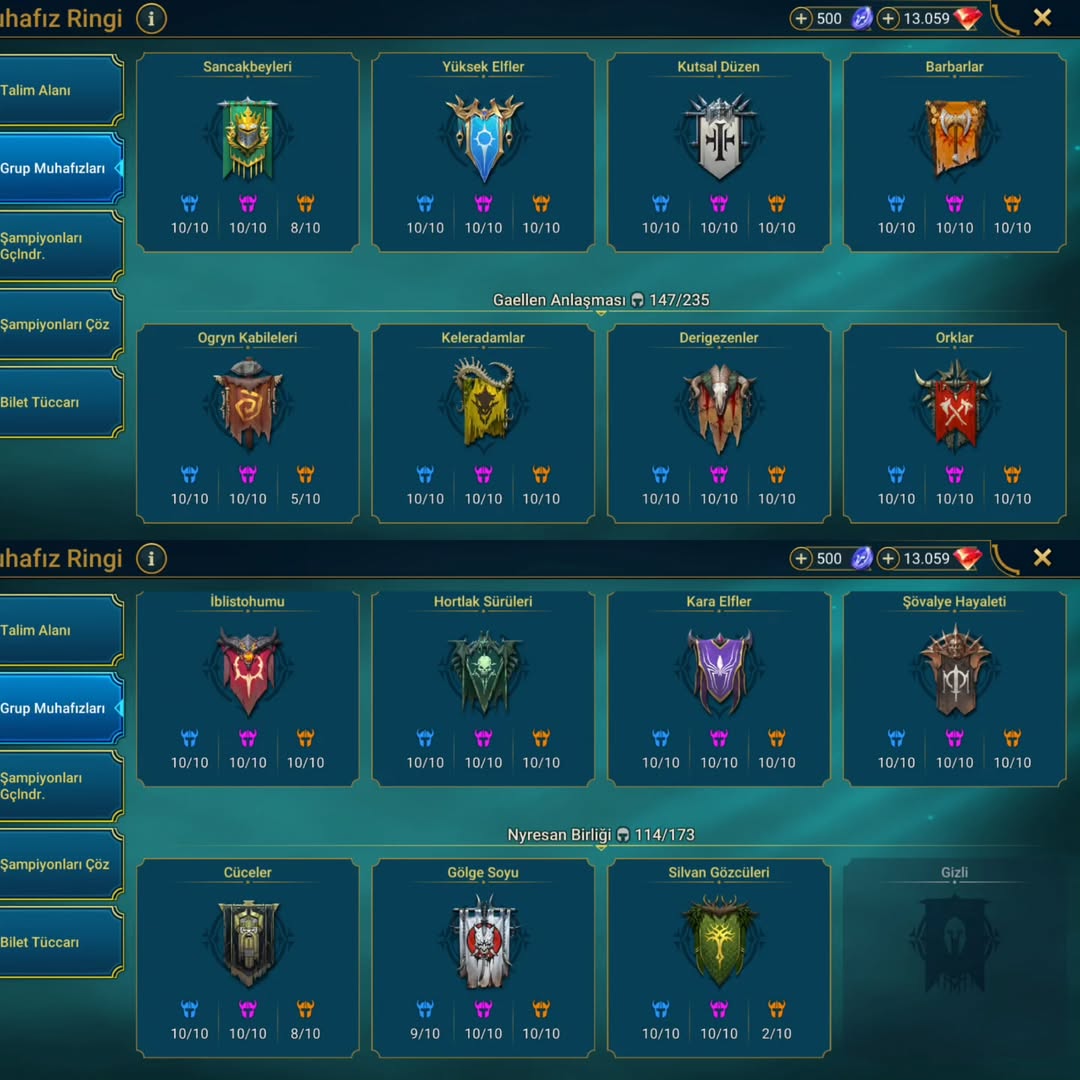The image size is (1080, 1080).
Task: Select the İblistohumu faction card
Action: click(247, 675)
